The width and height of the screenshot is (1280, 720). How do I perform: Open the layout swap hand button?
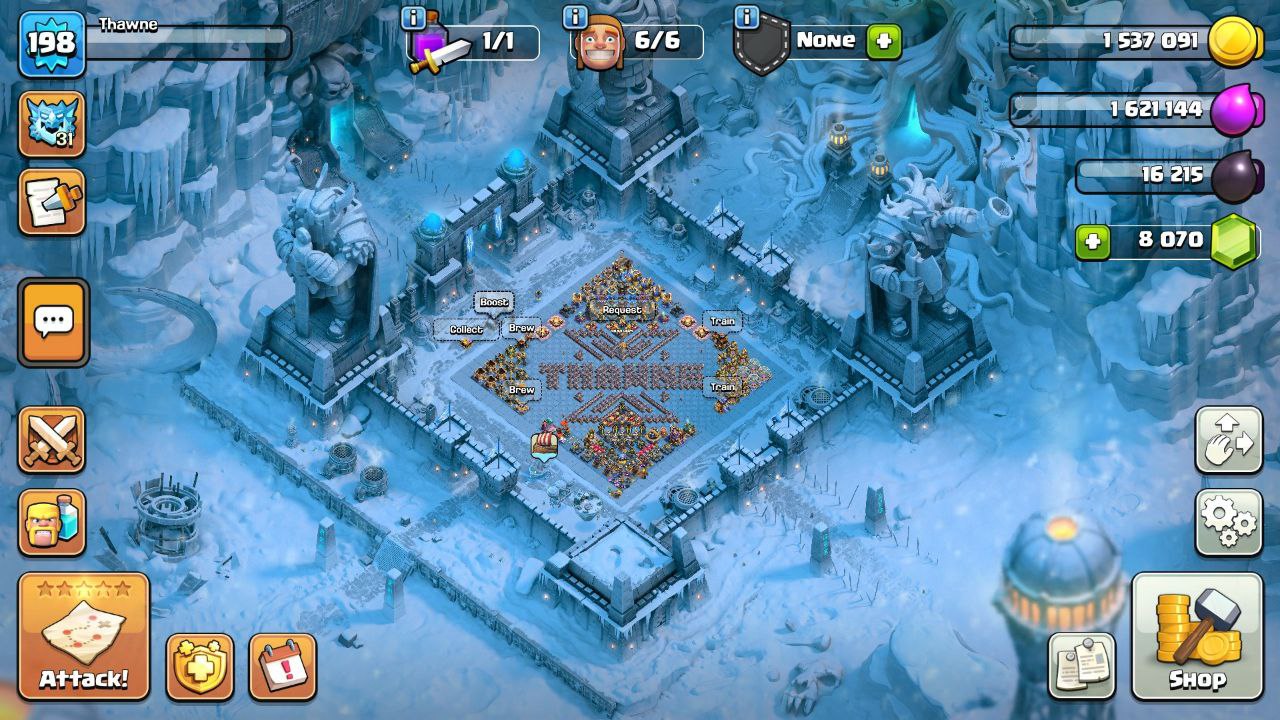point(1229,440)
